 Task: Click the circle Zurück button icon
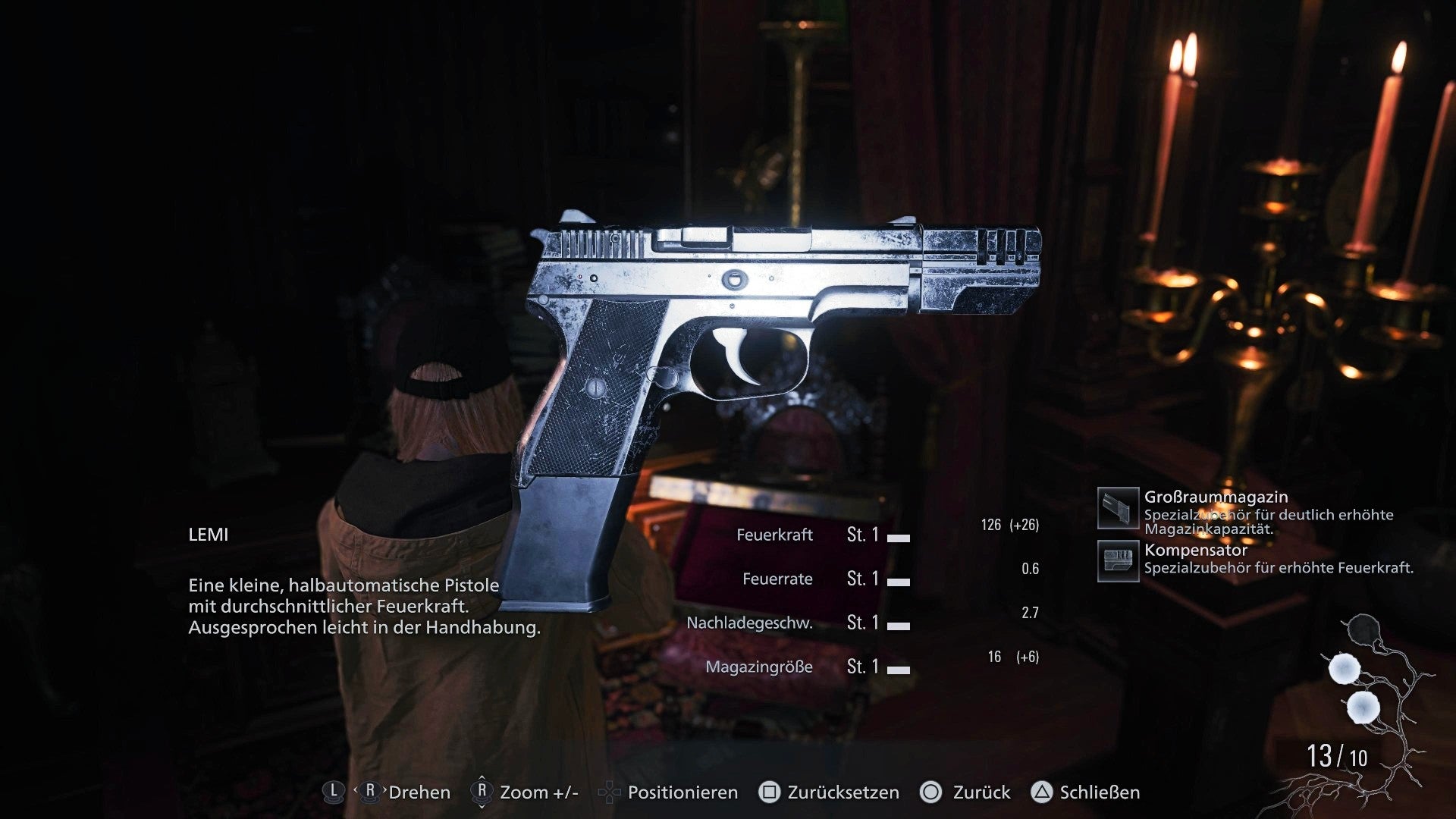934,792
